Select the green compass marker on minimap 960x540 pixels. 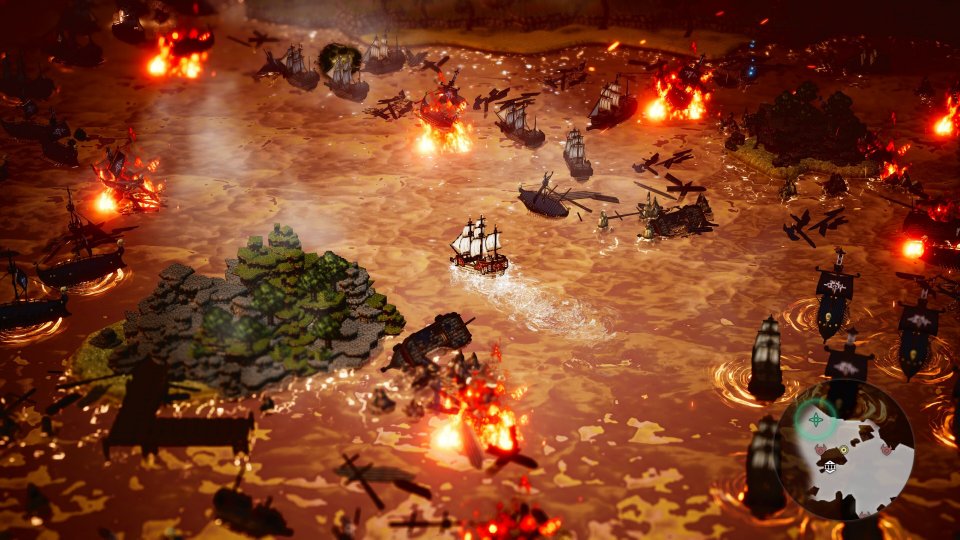(x=817, y=419)
